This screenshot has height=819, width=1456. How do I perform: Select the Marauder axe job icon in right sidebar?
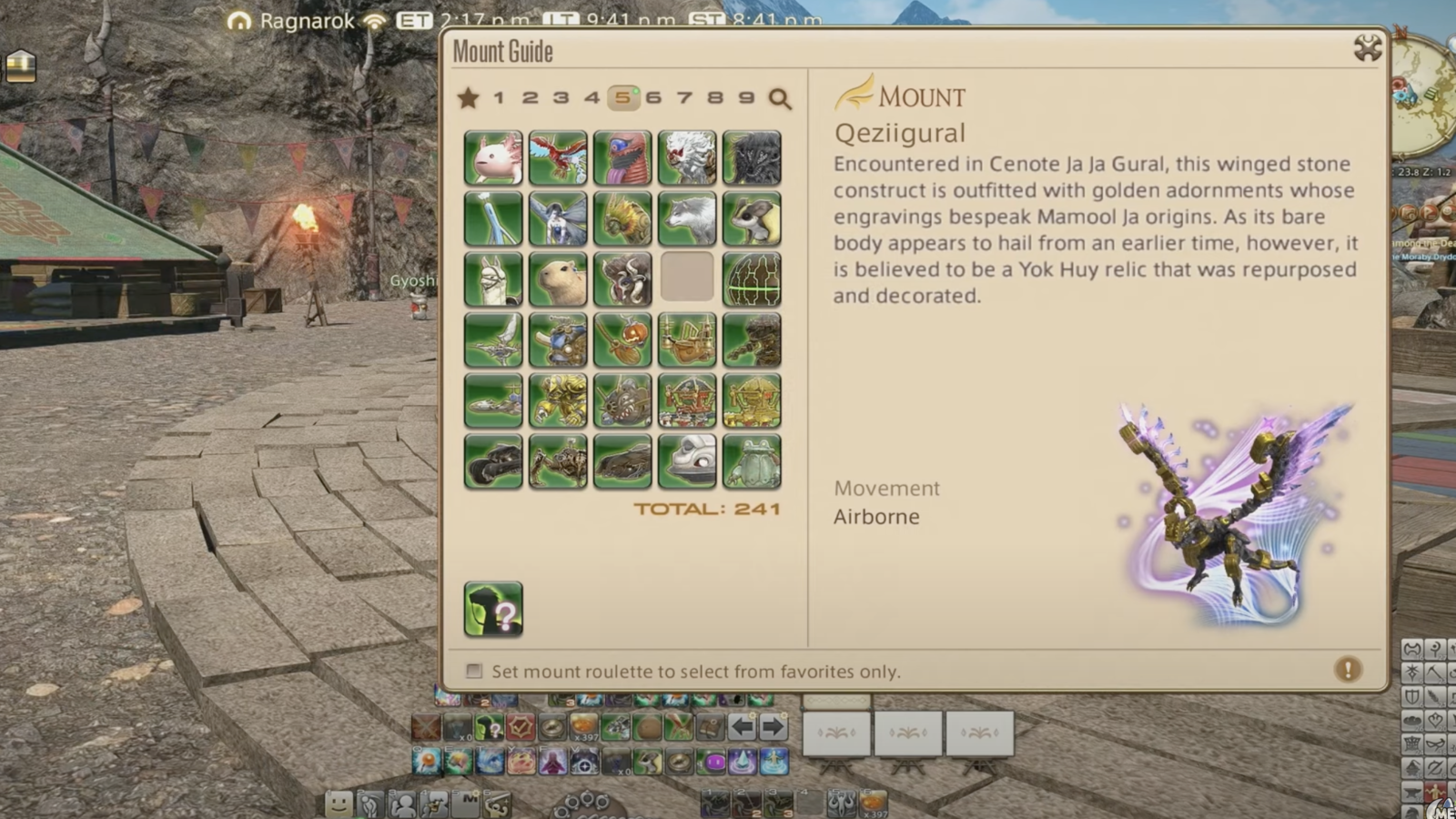click(x=1411, y=649)
